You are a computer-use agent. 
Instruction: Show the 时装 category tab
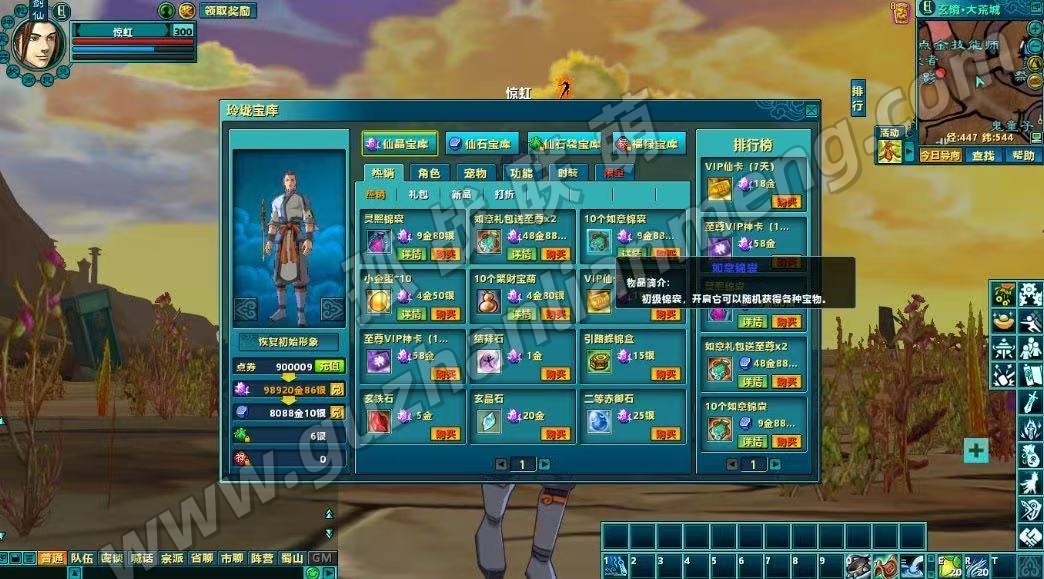click(567, 173)
